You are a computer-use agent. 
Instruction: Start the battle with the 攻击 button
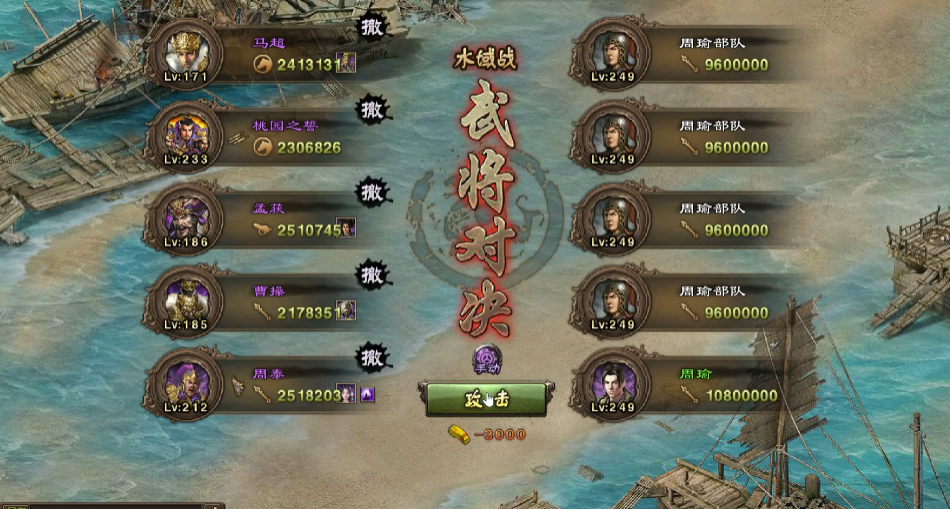[x=486, y=398]
